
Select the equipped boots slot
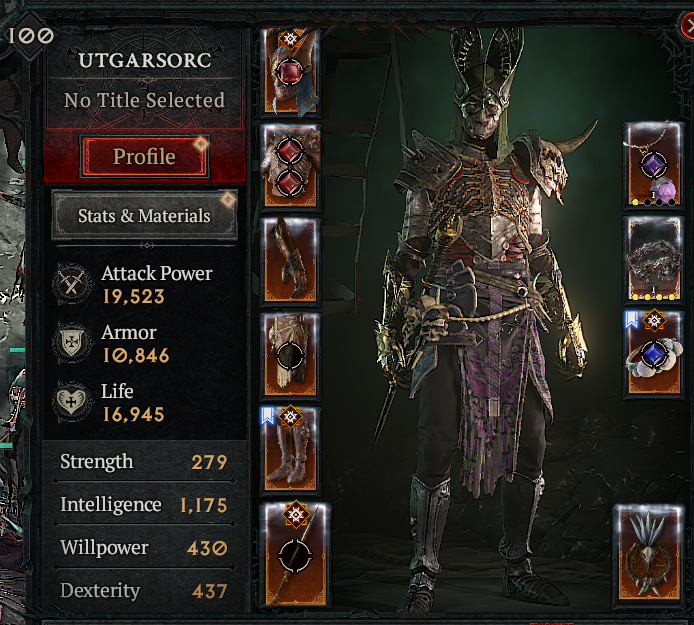coord(291,450)
